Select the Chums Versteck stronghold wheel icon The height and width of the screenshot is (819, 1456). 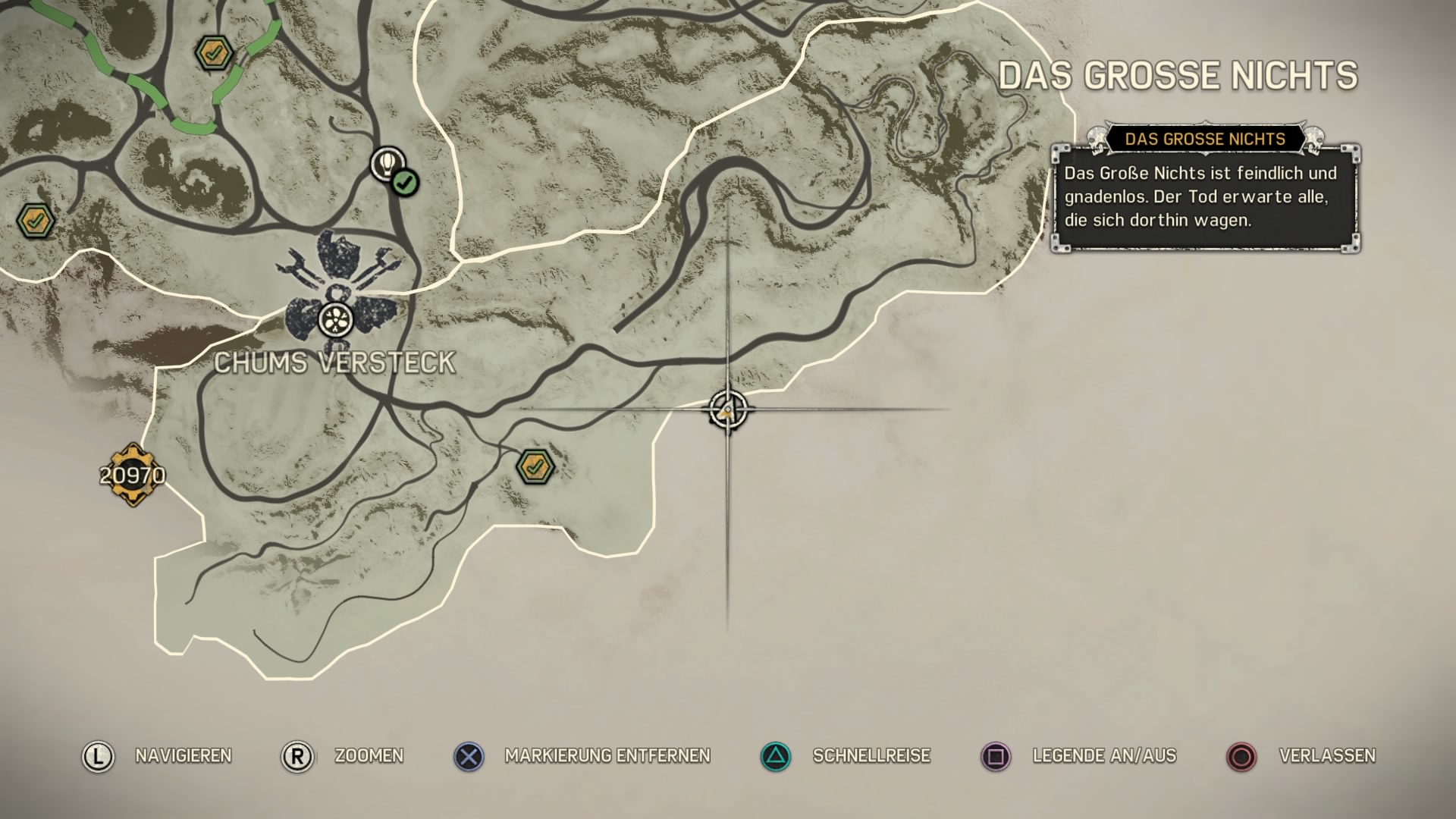click(335, 319)
